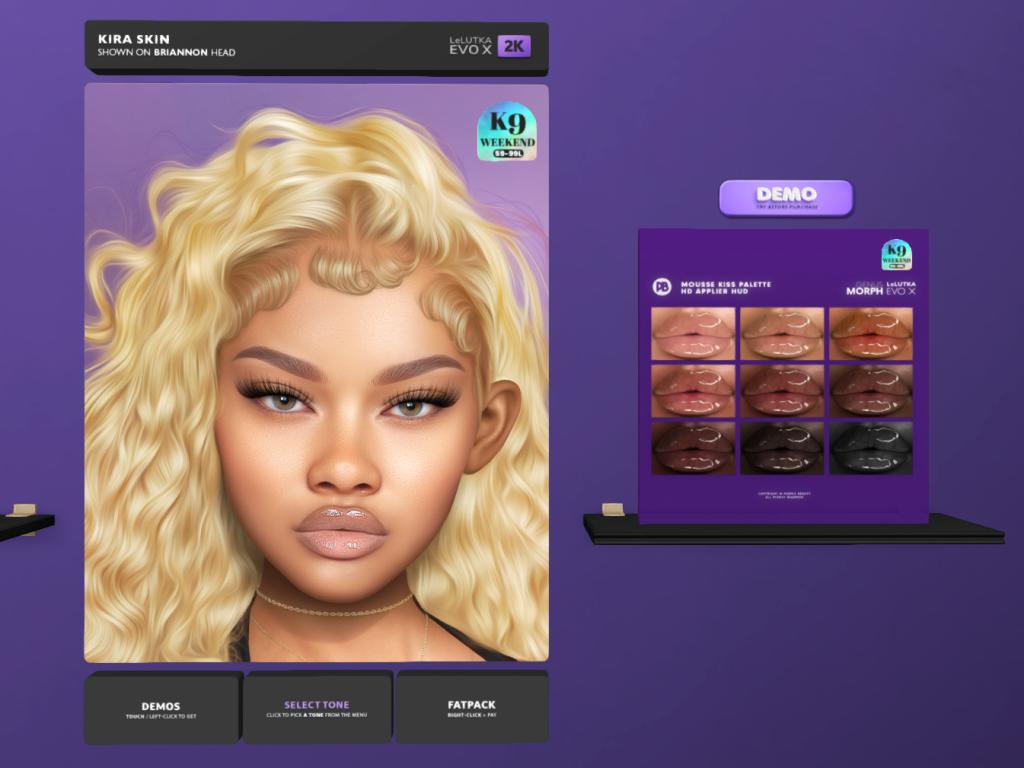Get the Kira Skin demos
1024x768 pixels.
coord(161,708)
